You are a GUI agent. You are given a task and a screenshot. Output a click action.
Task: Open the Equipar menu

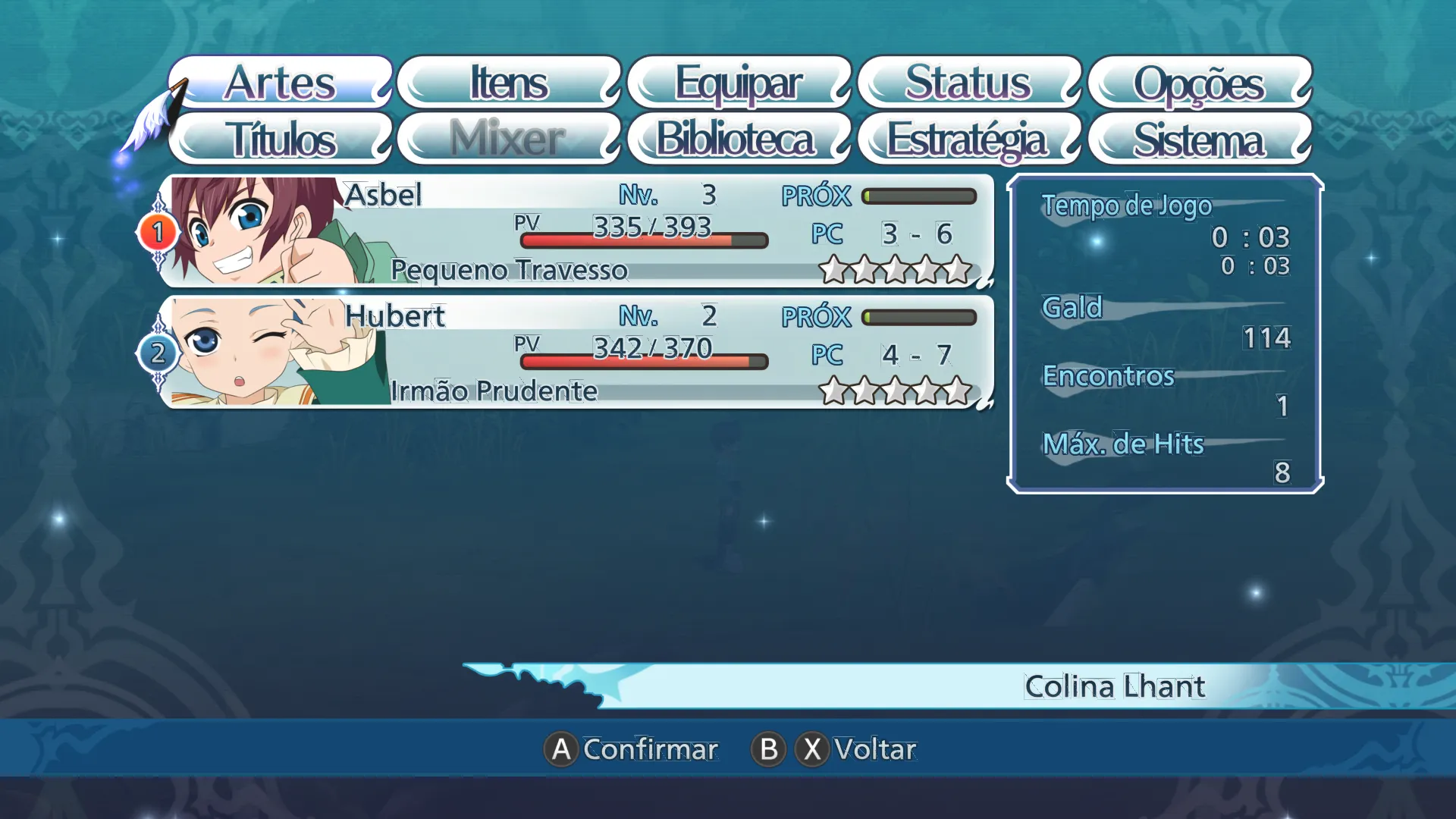[x=739, y=82]
